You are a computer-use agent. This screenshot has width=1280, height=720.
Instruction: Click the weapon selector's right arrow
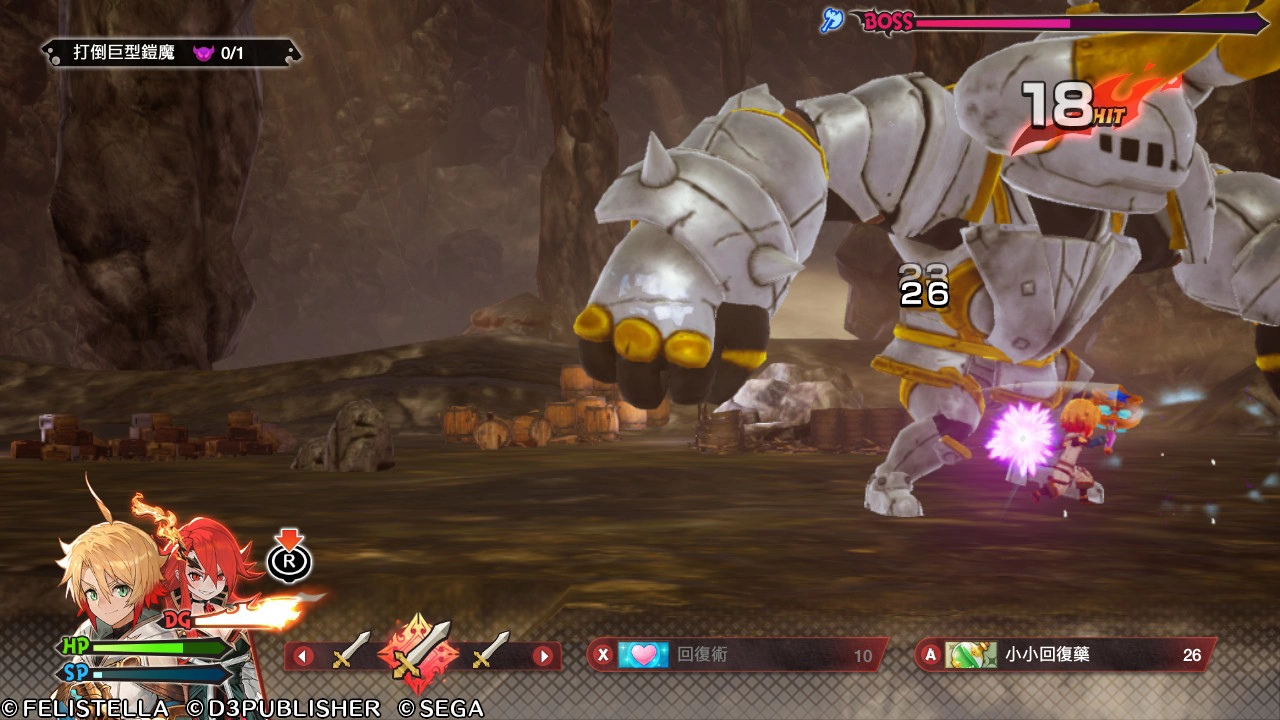pyautogui.click(x=543, y=657)
